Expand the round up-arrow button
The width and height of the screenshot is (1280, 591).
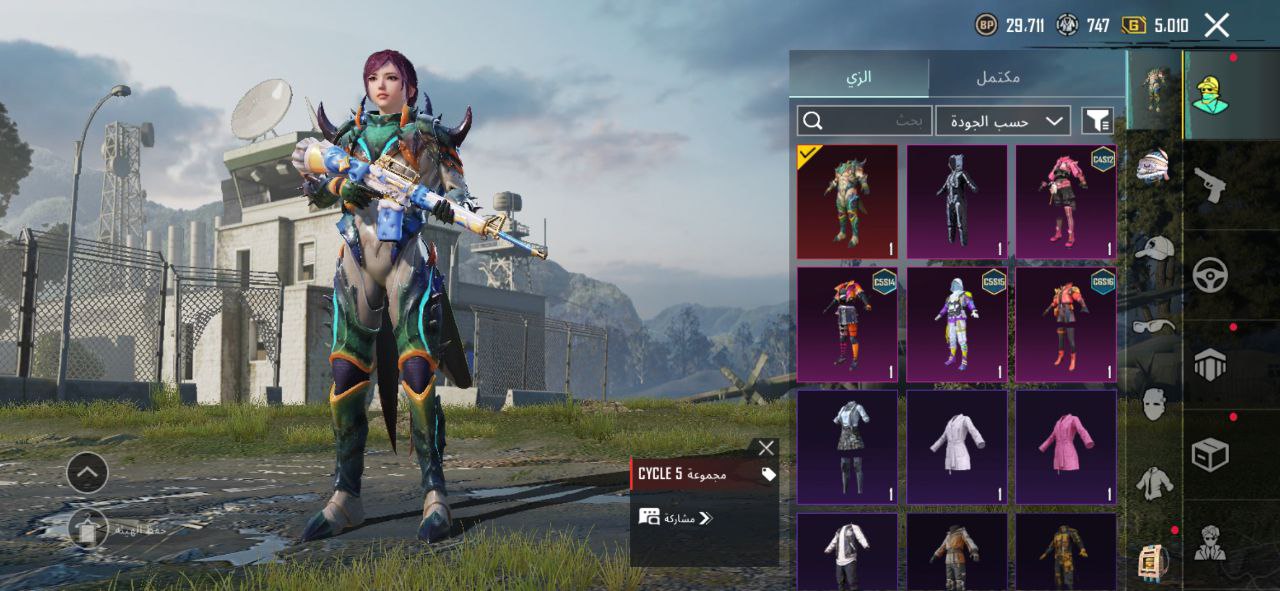click(88, 472)
